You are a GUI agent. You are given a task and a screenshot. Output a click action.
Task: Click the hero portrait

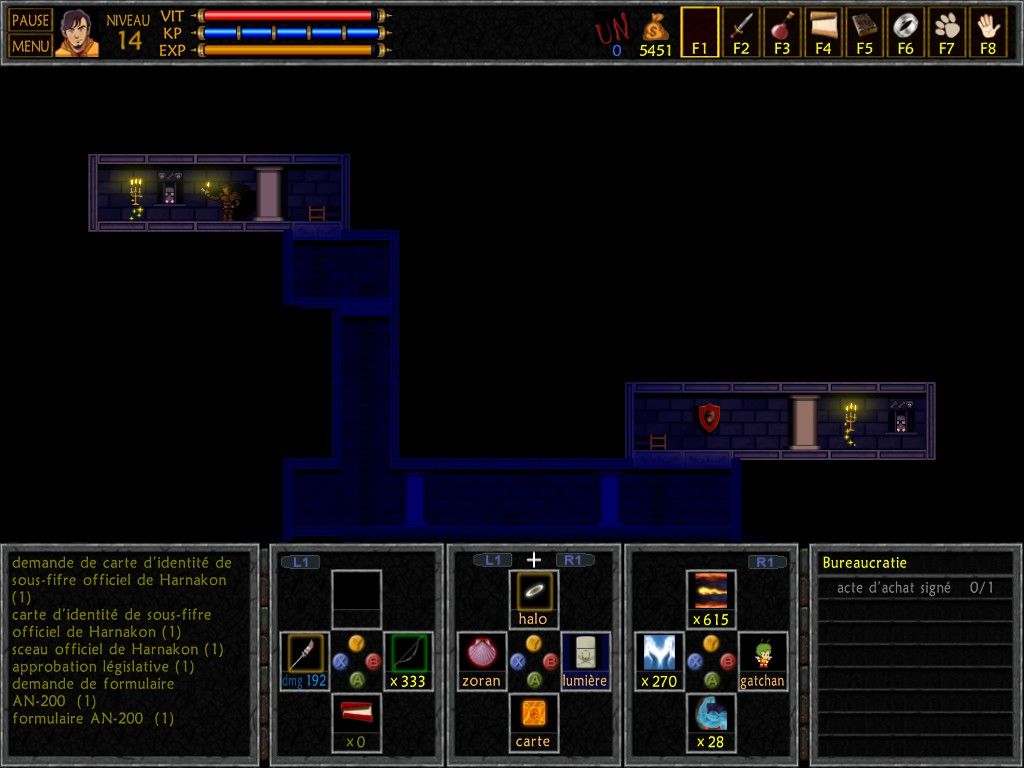[77, 33]
